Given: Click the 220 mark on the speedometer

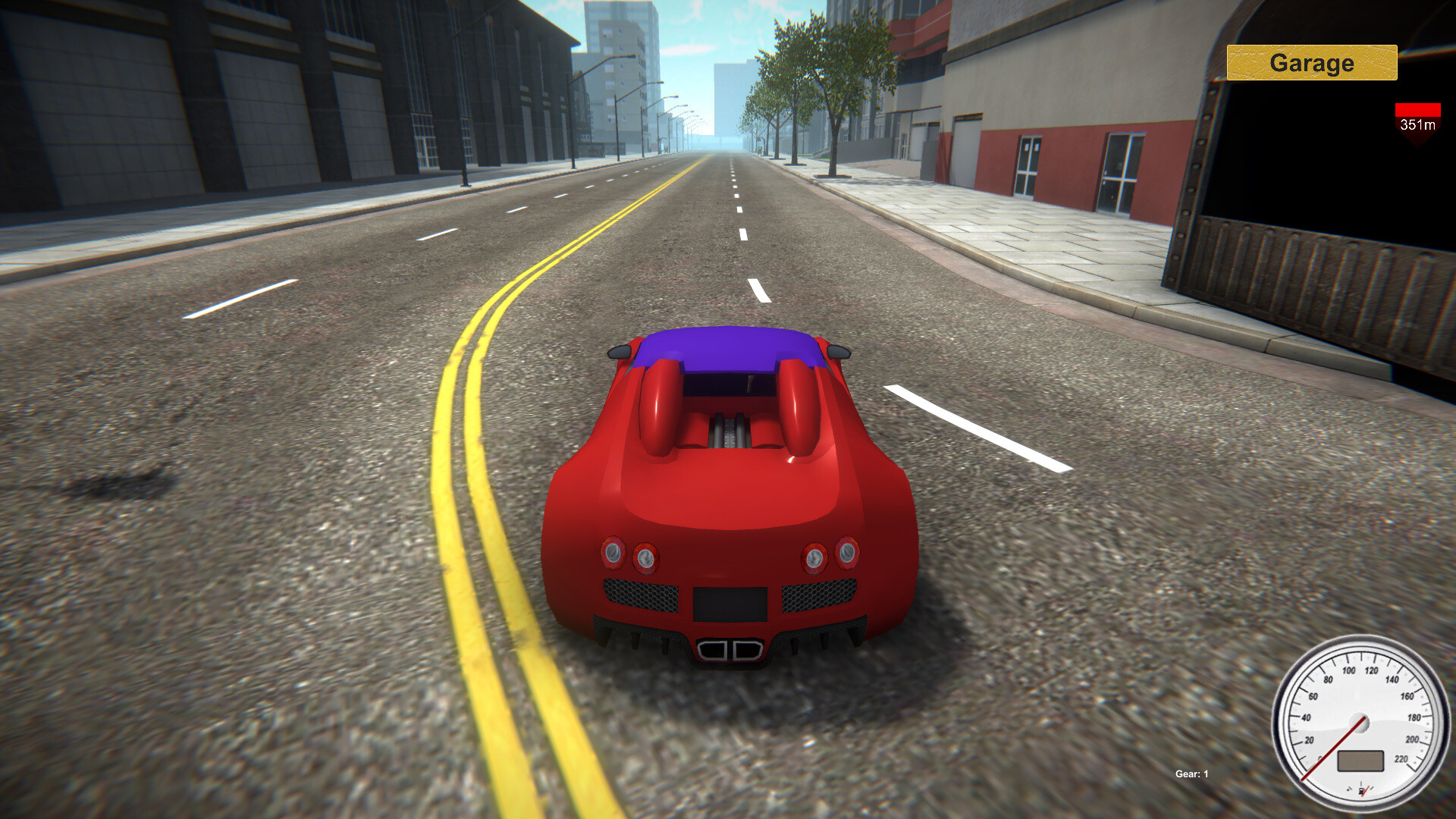Looking at the screenshot, I should point(1401,759).
